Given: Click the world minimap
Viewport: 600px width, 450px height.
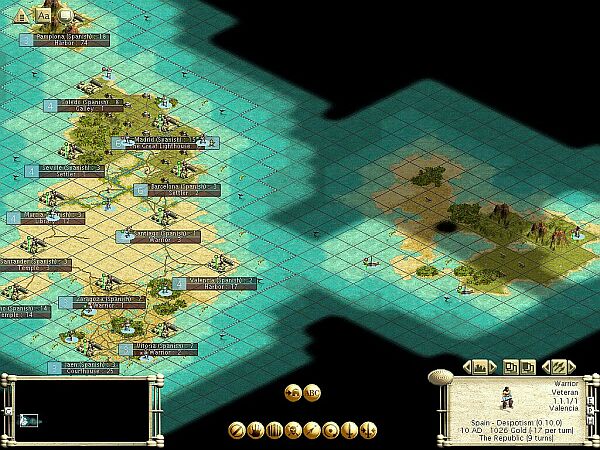Looking at the screenshot, I should 79,410.
